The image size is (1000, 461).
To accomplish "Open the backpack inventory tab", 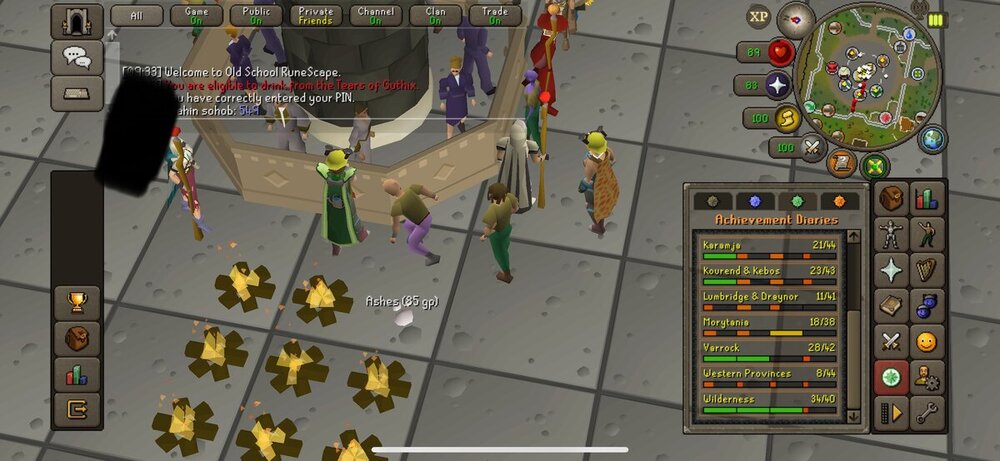I will [891, 200].
